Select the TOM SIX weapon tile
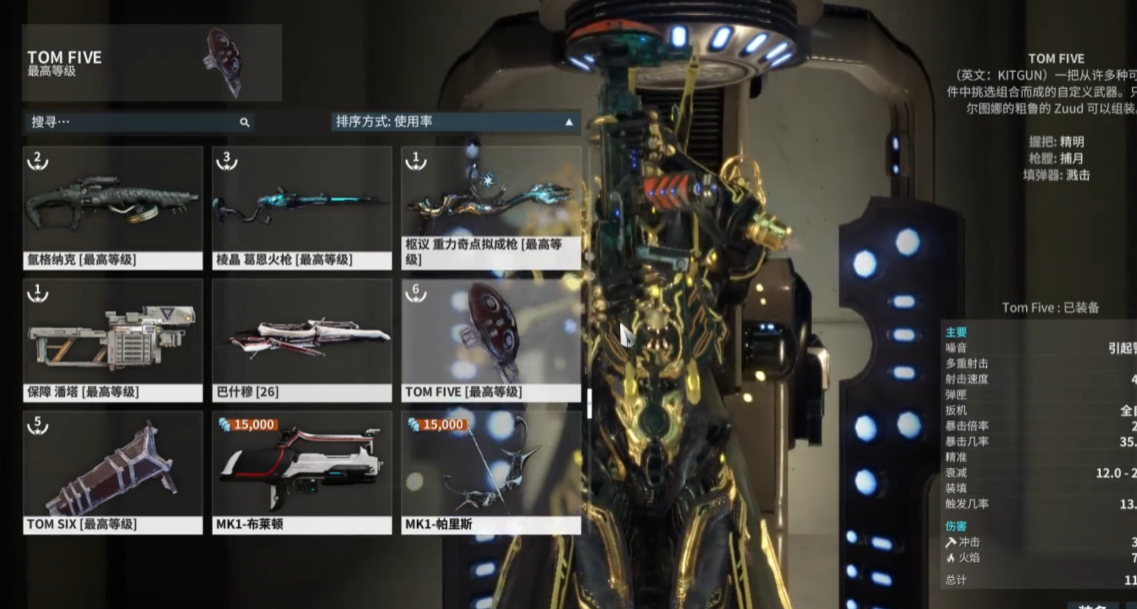The width and height of the screenshot is (1137, 609). click(x=113, y=472)
